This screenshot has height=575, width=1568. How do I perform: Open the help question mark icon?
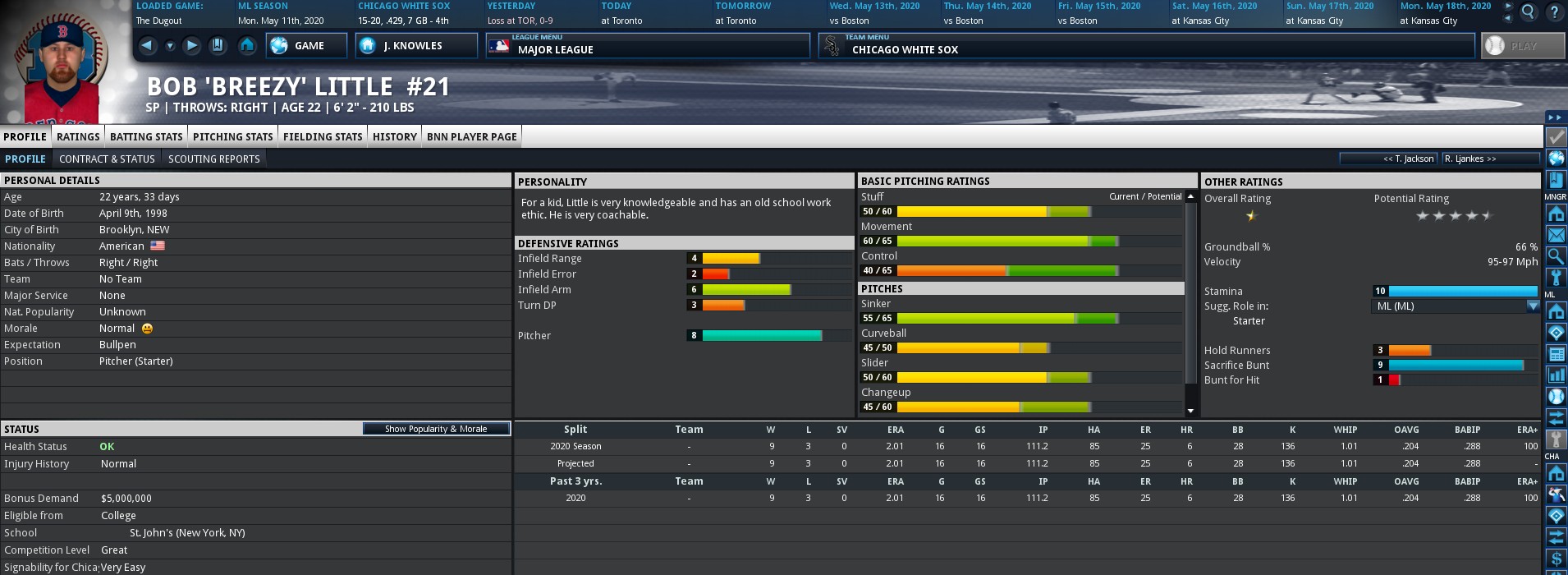click(x=1554, y=12)
